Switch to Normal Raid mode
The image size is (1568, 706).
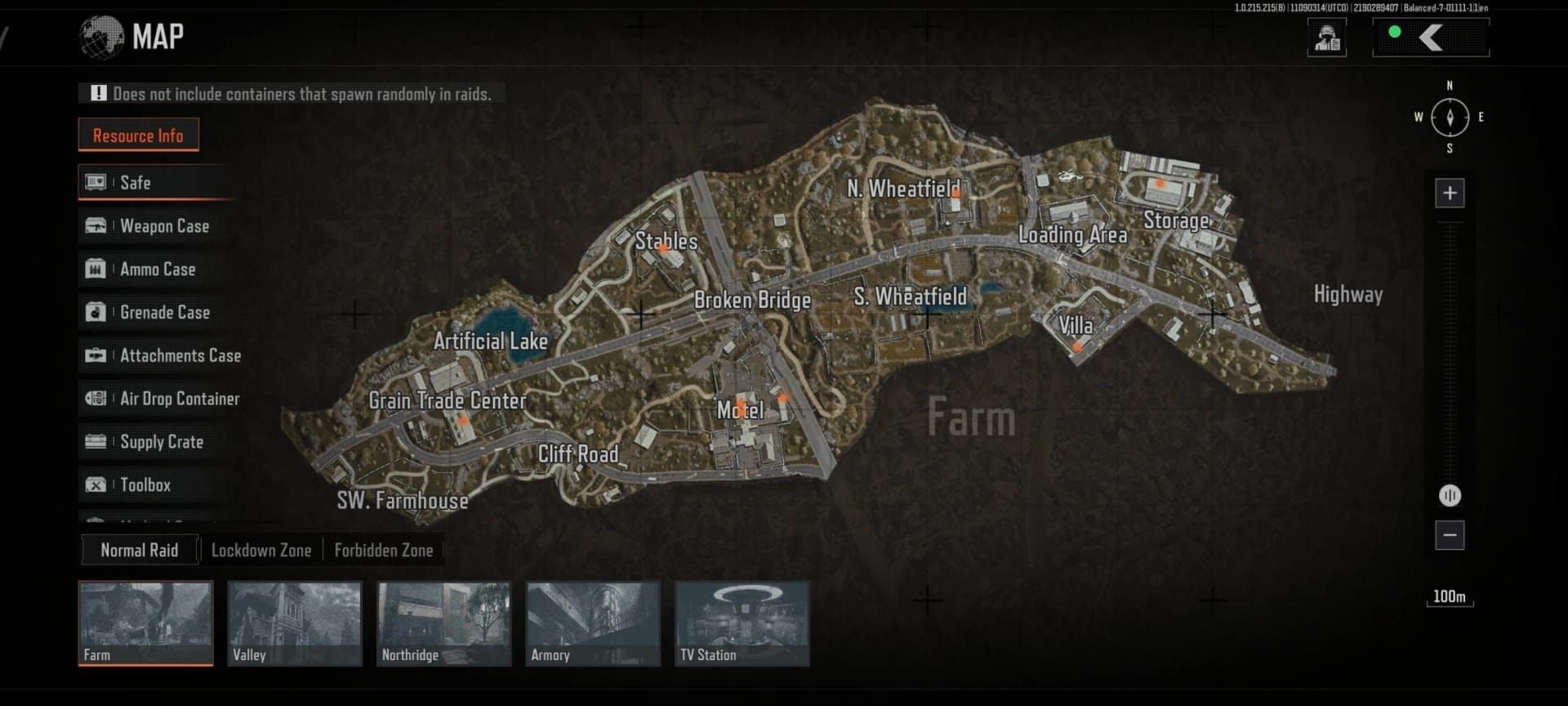pyautogui.click(x=139, y=550)
